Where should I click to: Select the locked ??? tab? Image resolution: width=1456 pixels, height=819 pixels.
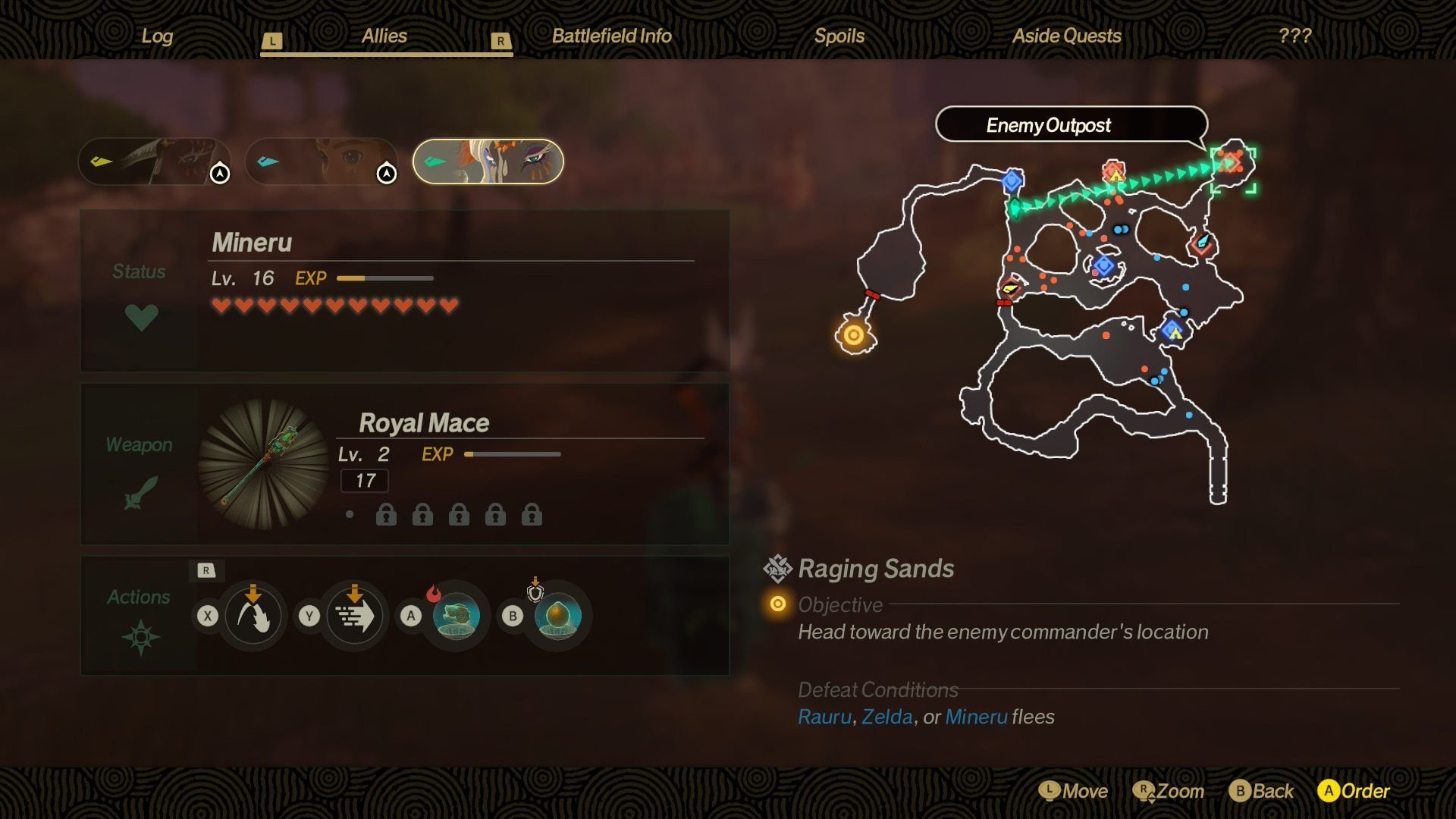[1294, 36]
